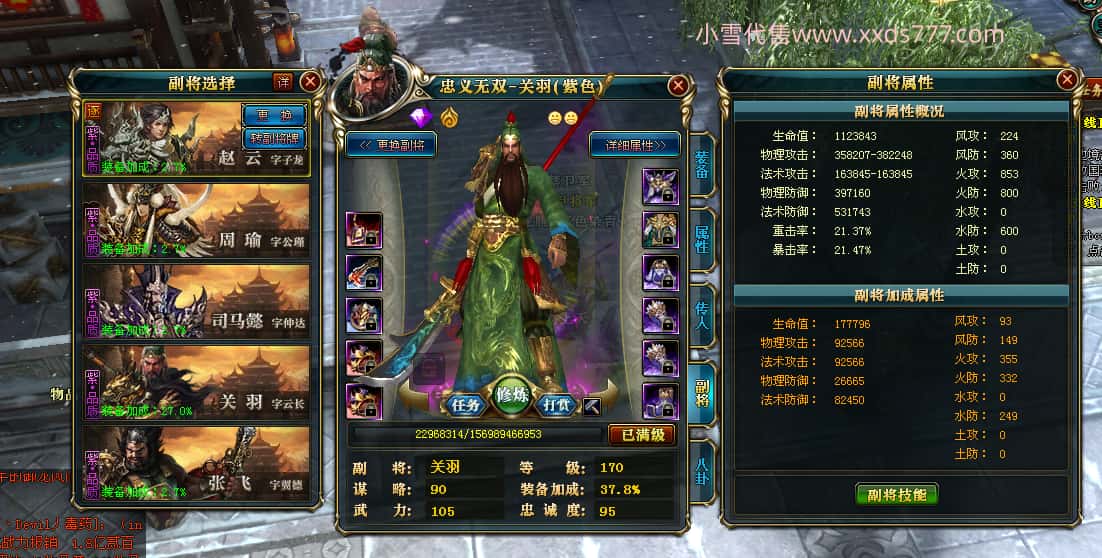Click the 打赏 reward button
The height and width of the screenshot is (558, 1102).
[557, 405]
